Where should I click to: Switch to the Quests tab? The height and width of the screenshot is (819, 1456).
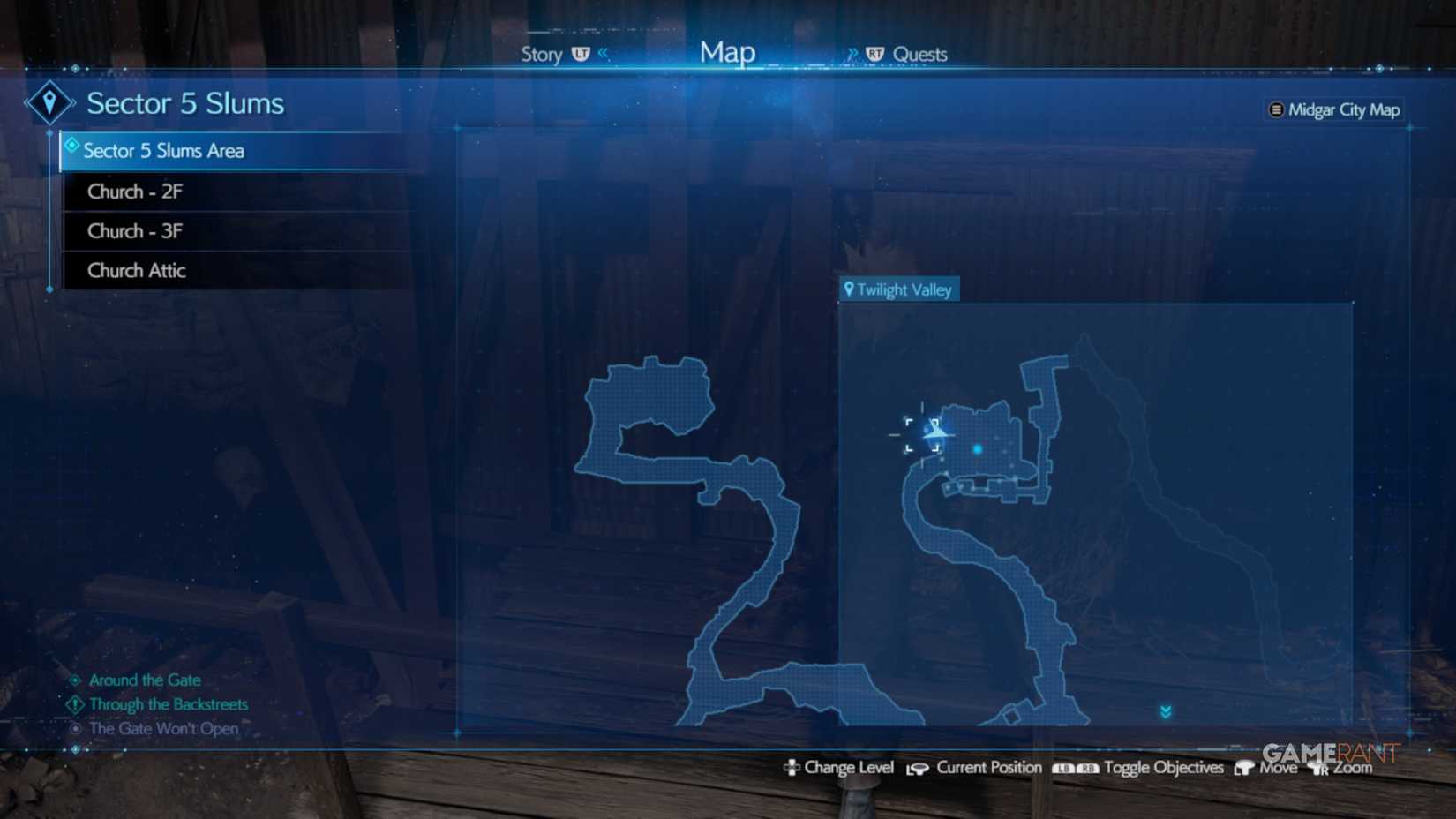pyautogui.click(x=920, y=54)
